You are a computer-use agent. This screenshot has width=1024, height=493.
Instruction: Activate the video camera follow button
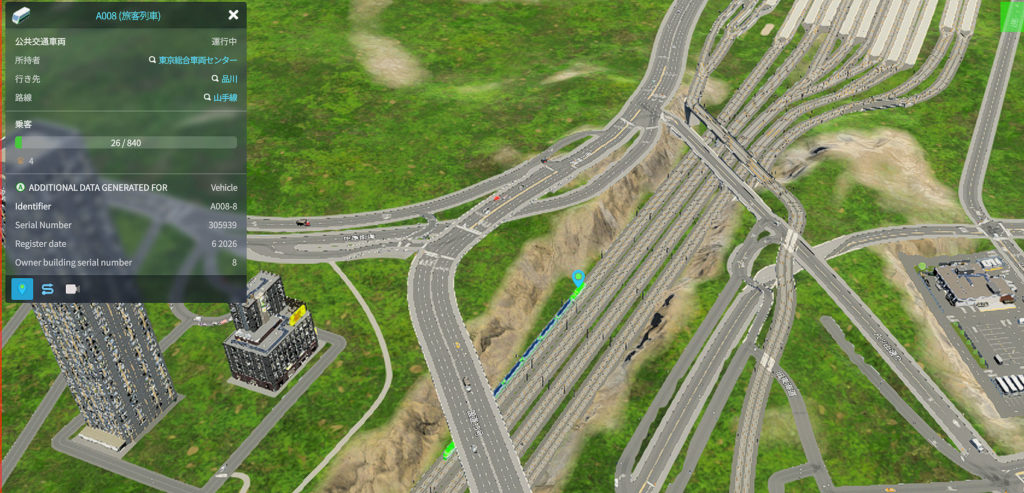(x=72, y=289)
